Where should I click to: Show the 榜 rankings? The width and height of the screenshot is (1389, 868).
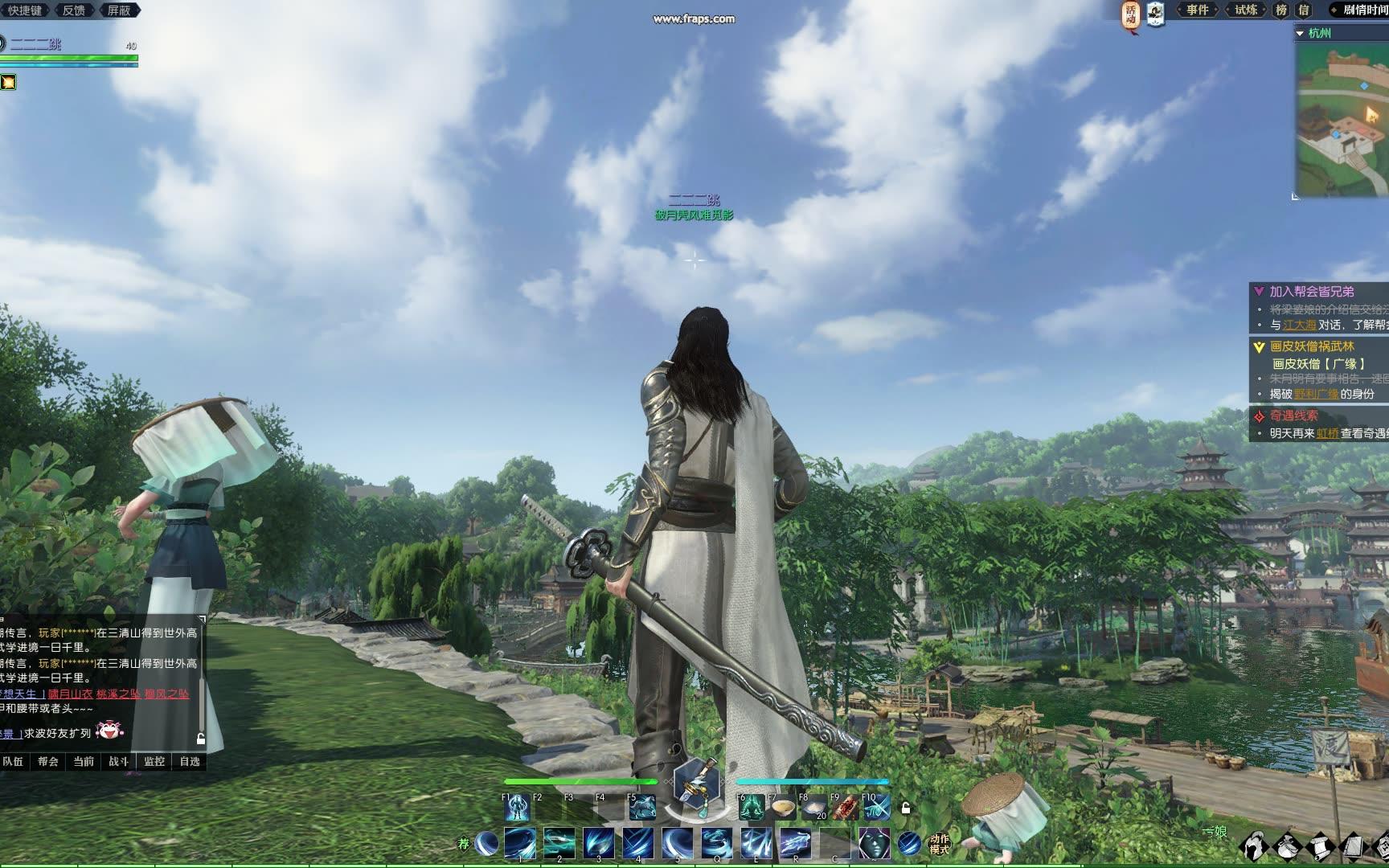(1281, 10)
